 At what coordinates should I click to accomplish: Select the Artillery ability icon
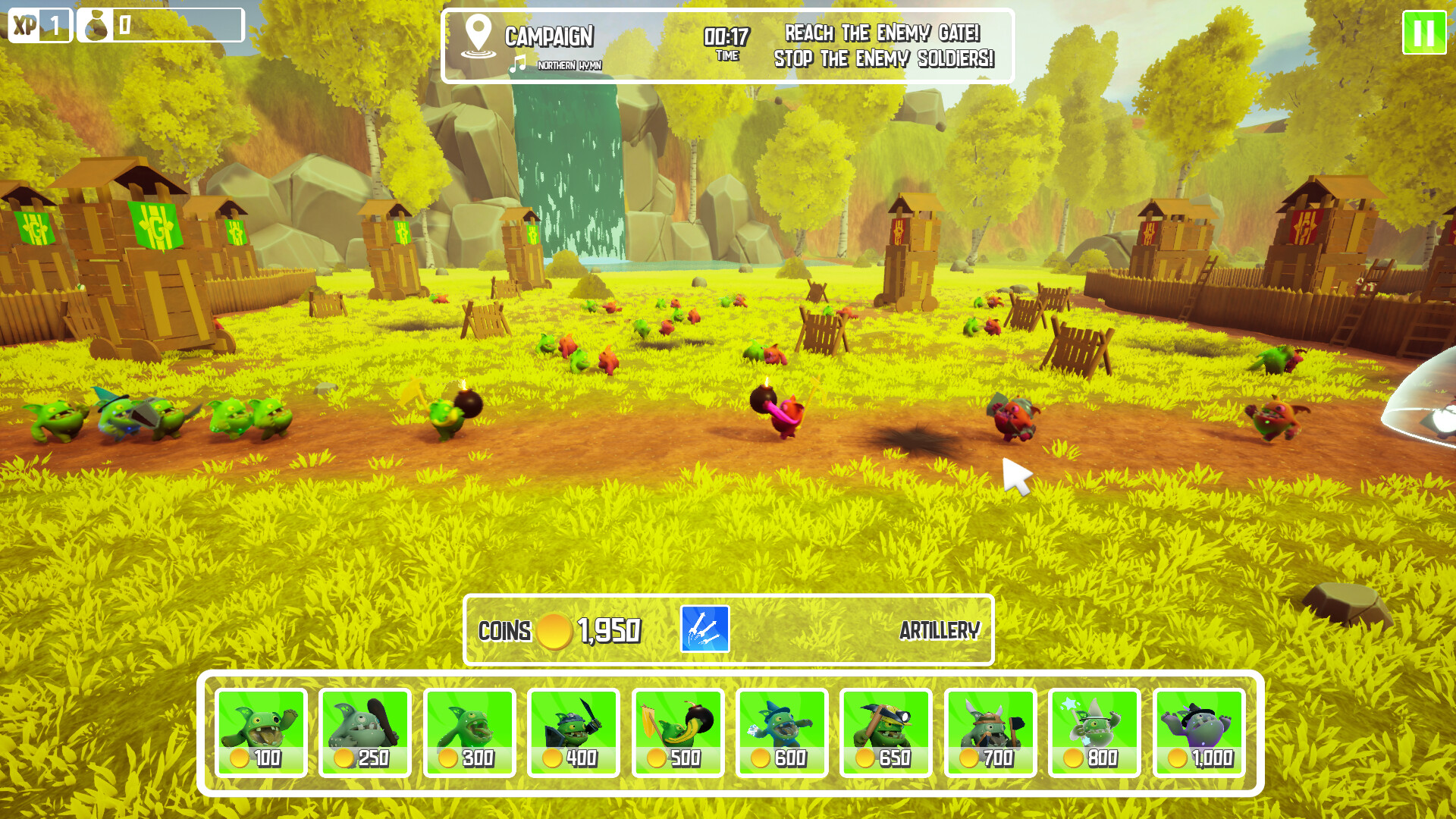[705, 629]
